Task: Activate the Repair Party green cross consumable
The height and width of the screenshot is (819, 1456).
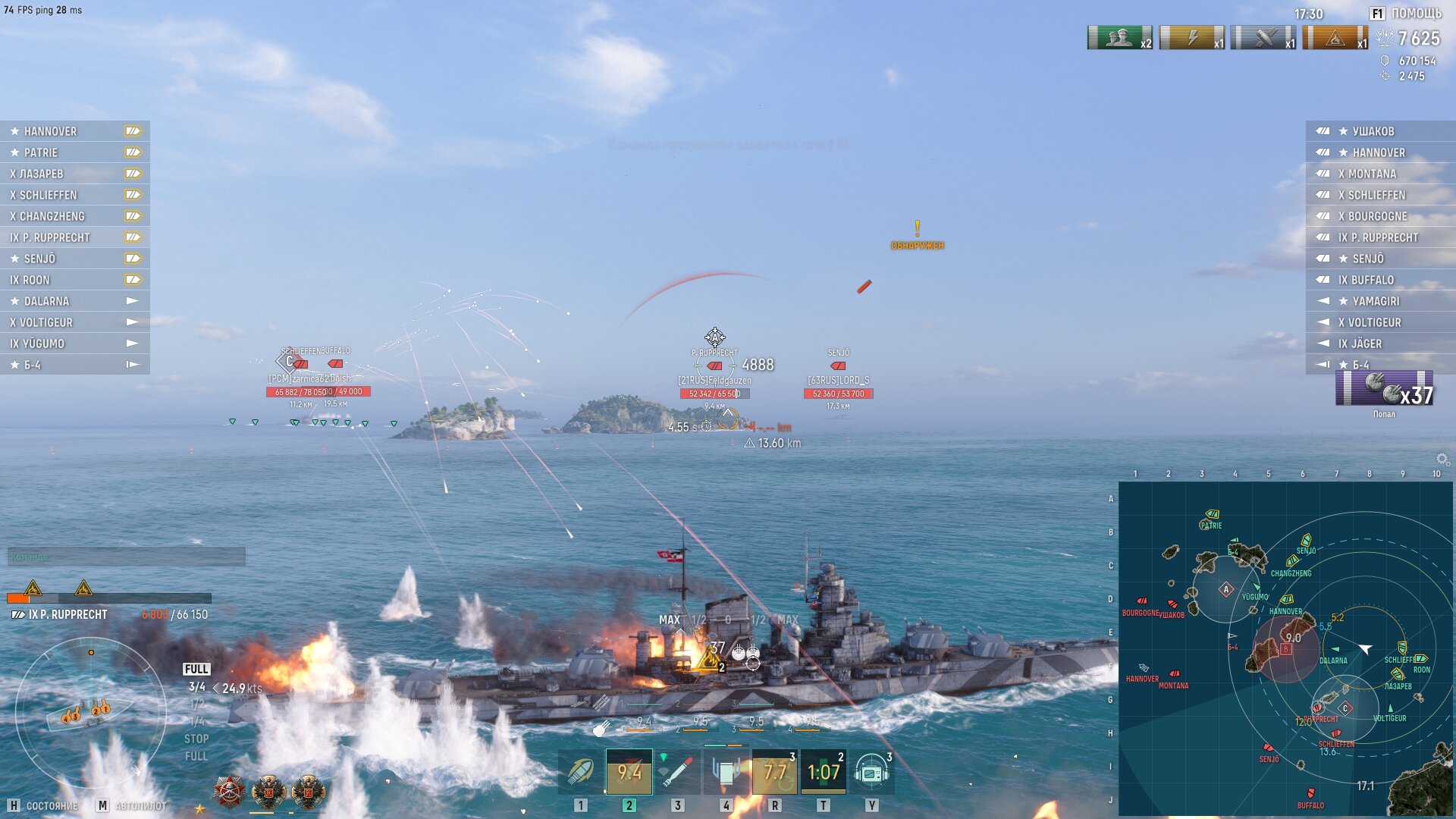Action: [774, 772]
